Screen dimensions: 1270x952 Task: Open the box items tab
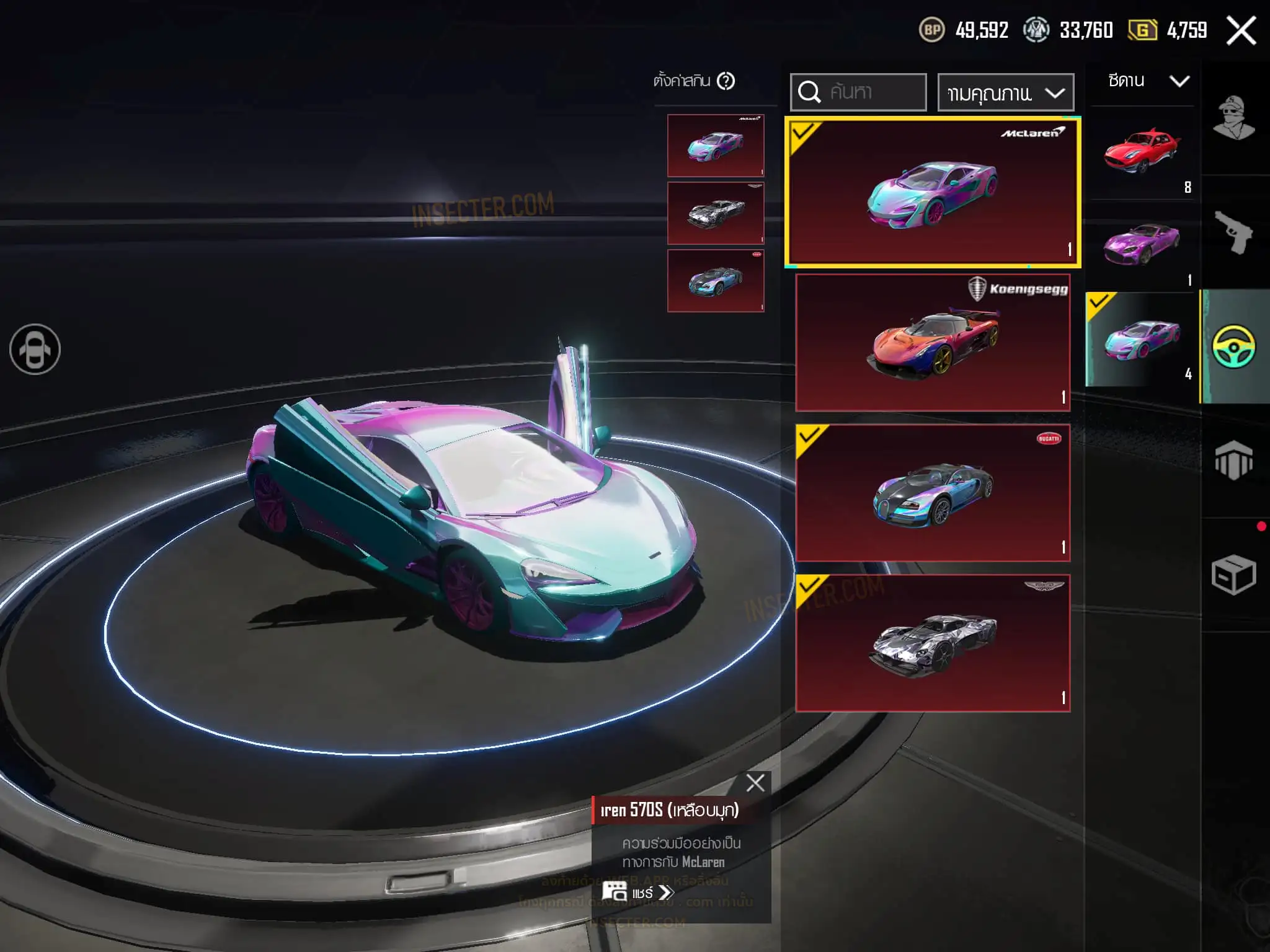pos(1234,575)
